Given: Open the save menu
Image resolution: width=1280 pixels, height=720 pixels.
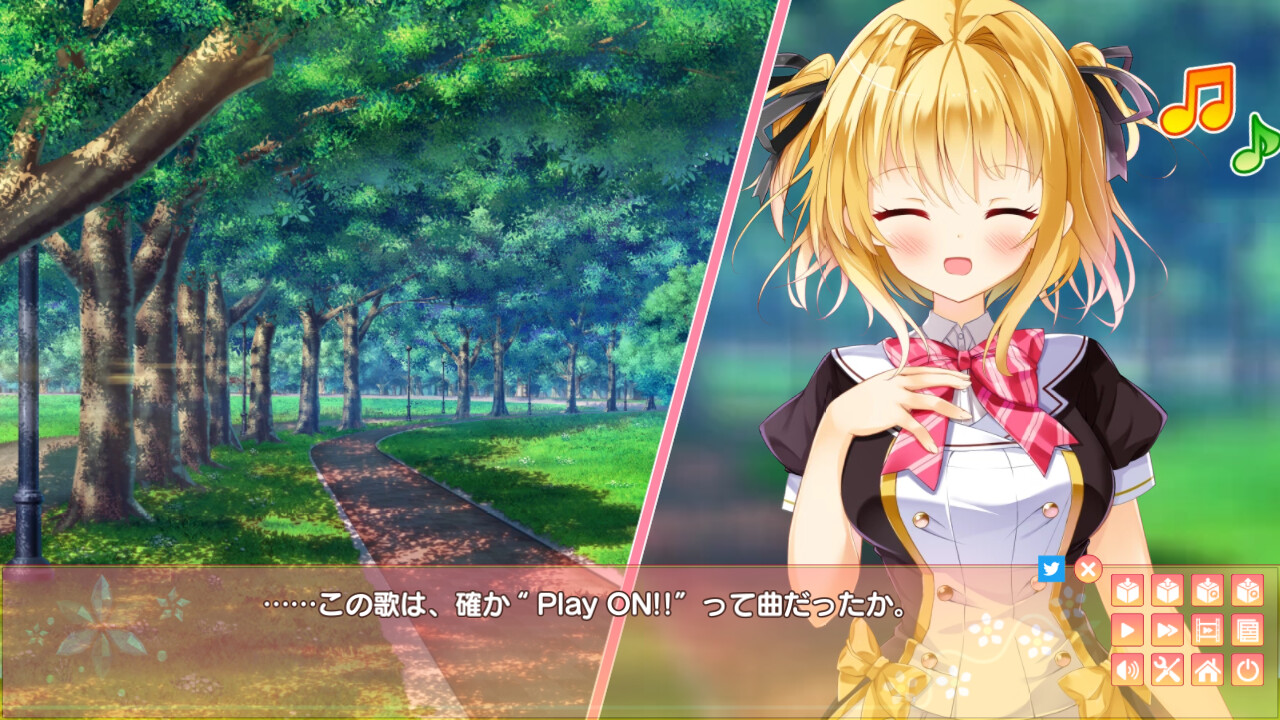Looking at the screenshot, I should pyautogui.click(x=1128, y=589).
